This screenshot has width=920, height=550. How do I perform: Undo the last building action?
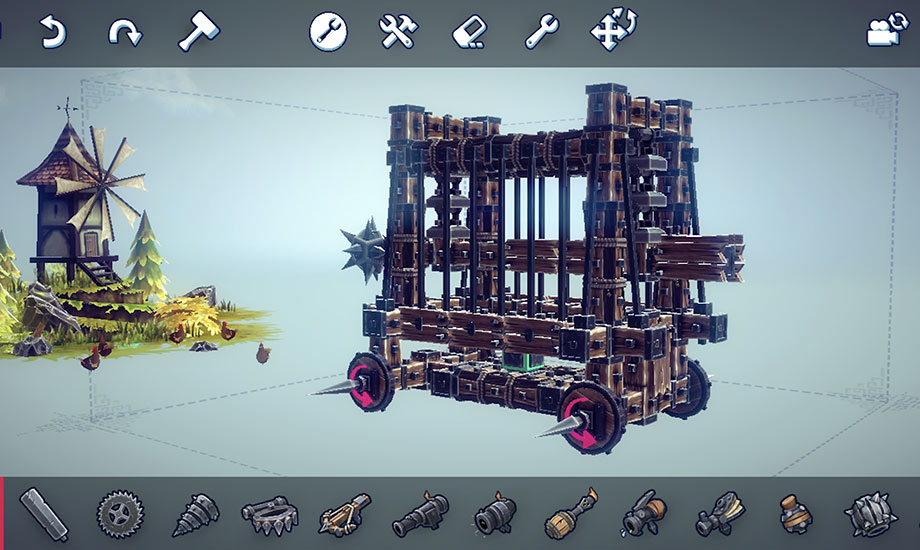tap(51, 33)
